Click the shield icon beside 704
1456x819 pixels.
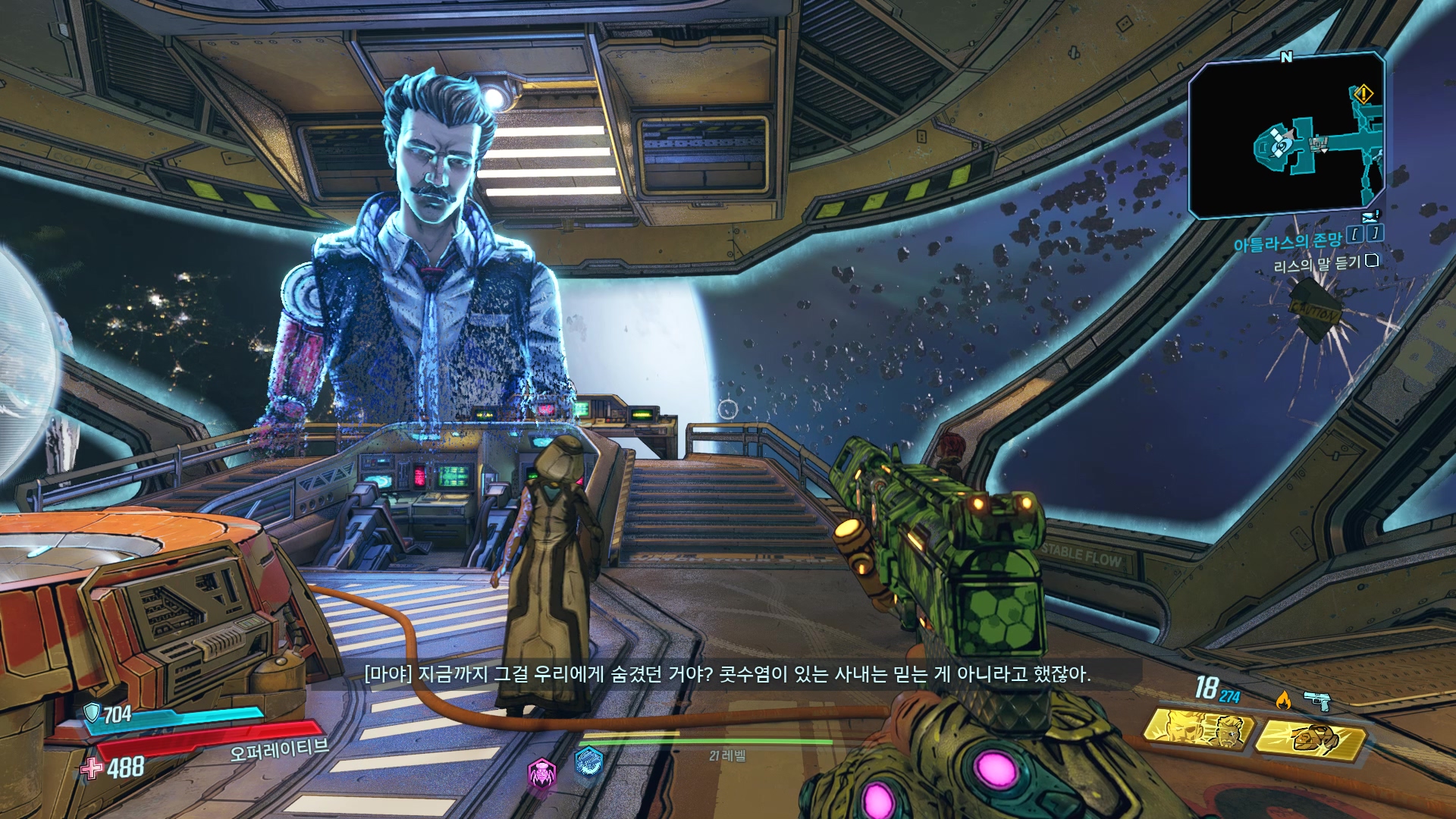coord(92,712)
